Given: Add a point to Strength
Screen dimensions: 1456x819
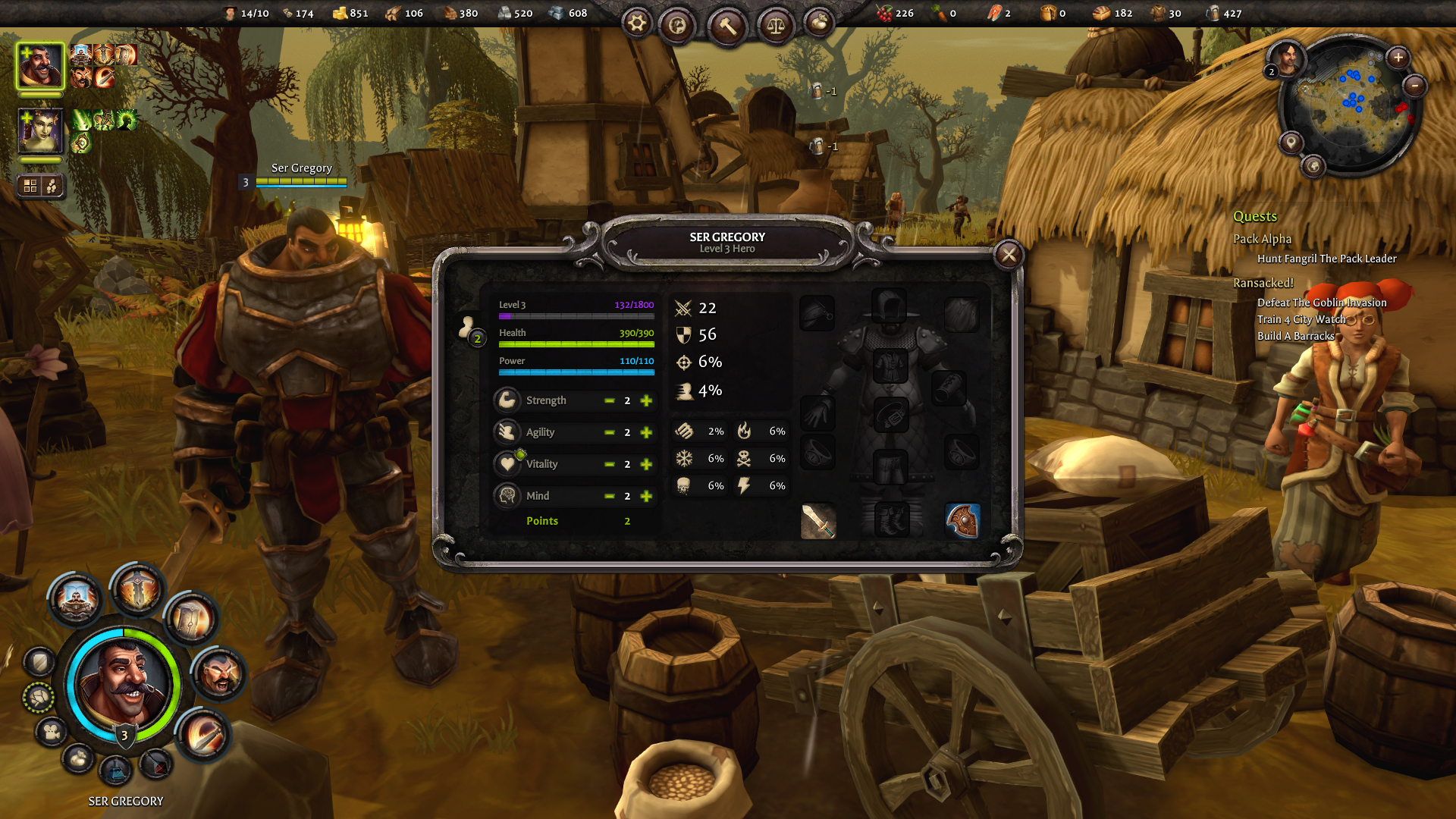Looking at the screenshot, I should click(x=646, y=400).
